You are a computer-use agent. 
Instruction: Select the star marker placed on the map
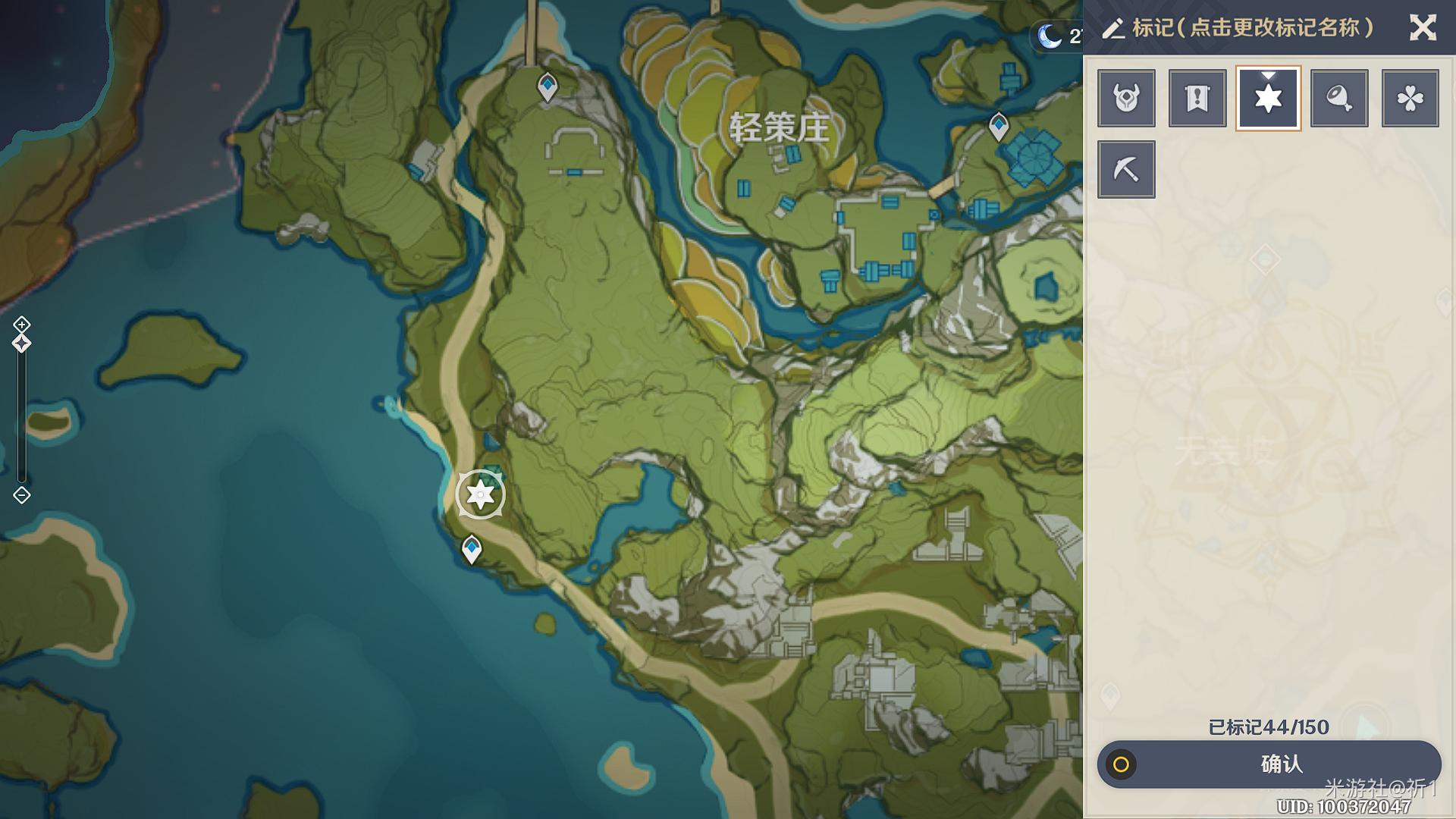(x=480, y=494)
